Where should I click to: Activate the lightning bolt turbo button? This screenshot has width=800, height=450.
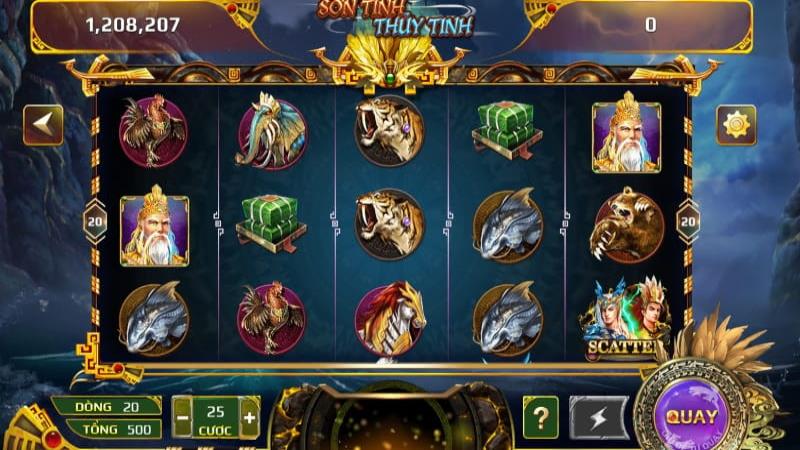[x=598, y=416]
